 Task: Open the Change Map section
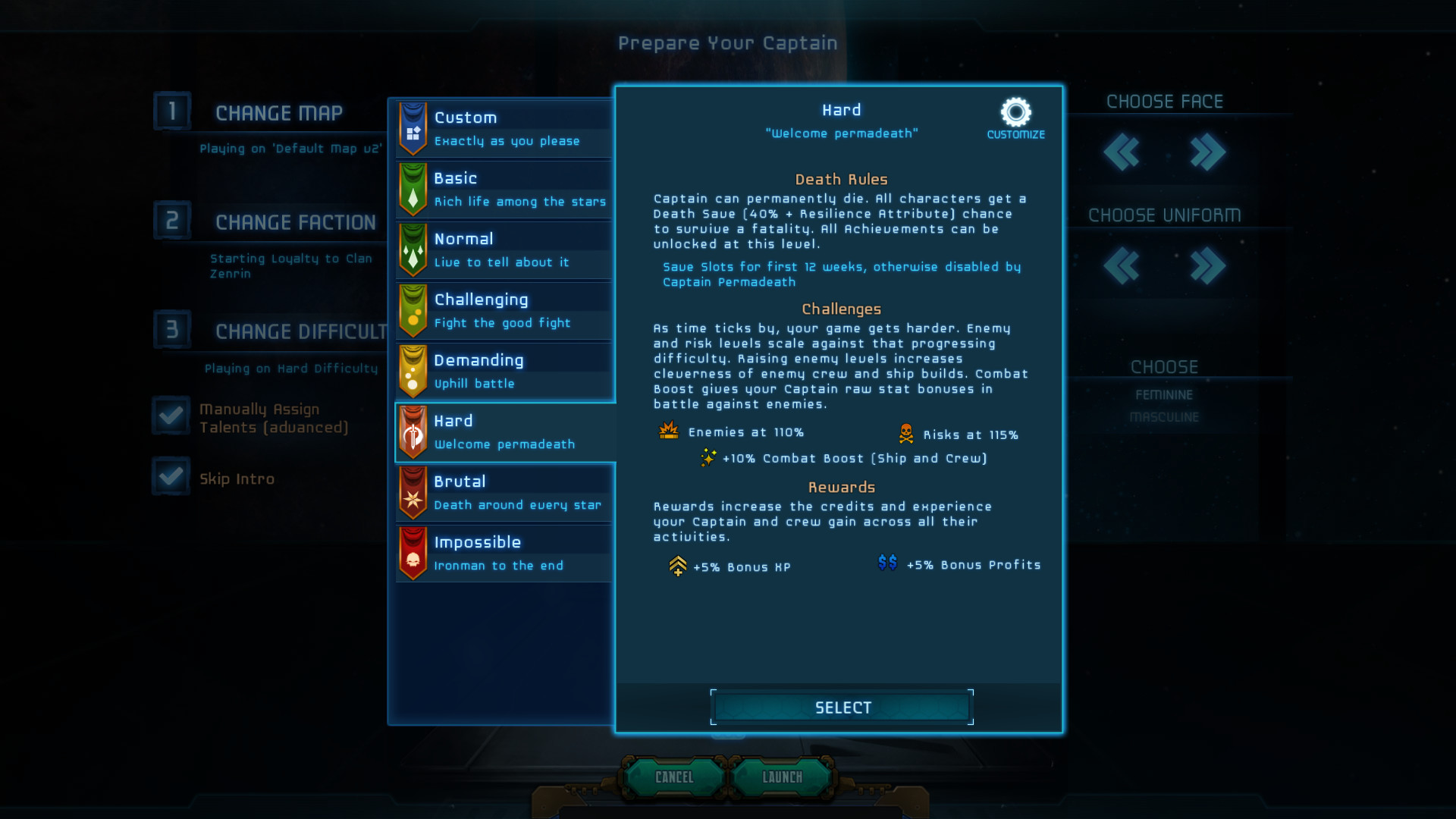[x=279, y=112]
